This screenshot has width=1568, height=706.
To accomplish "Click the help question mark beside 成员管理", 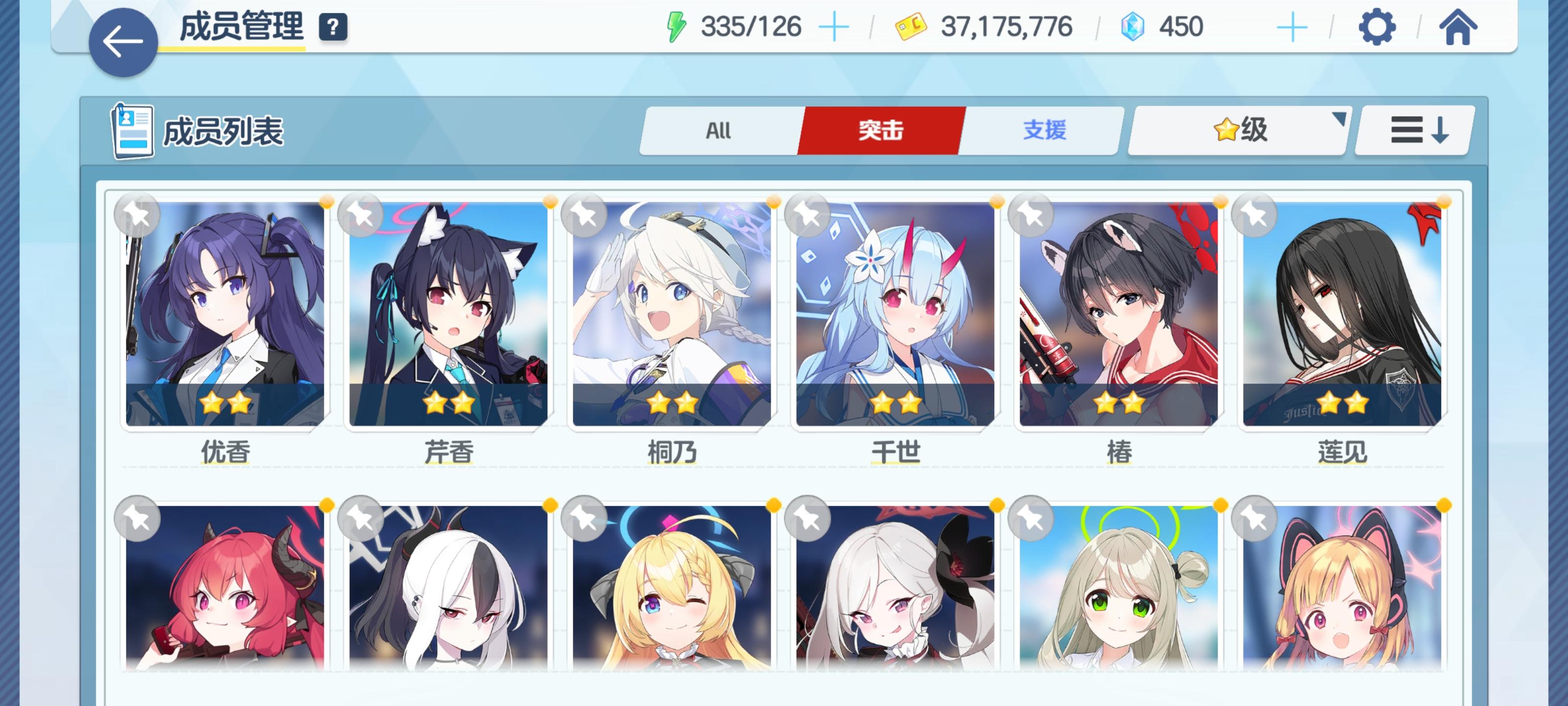I will click(332, 26).
